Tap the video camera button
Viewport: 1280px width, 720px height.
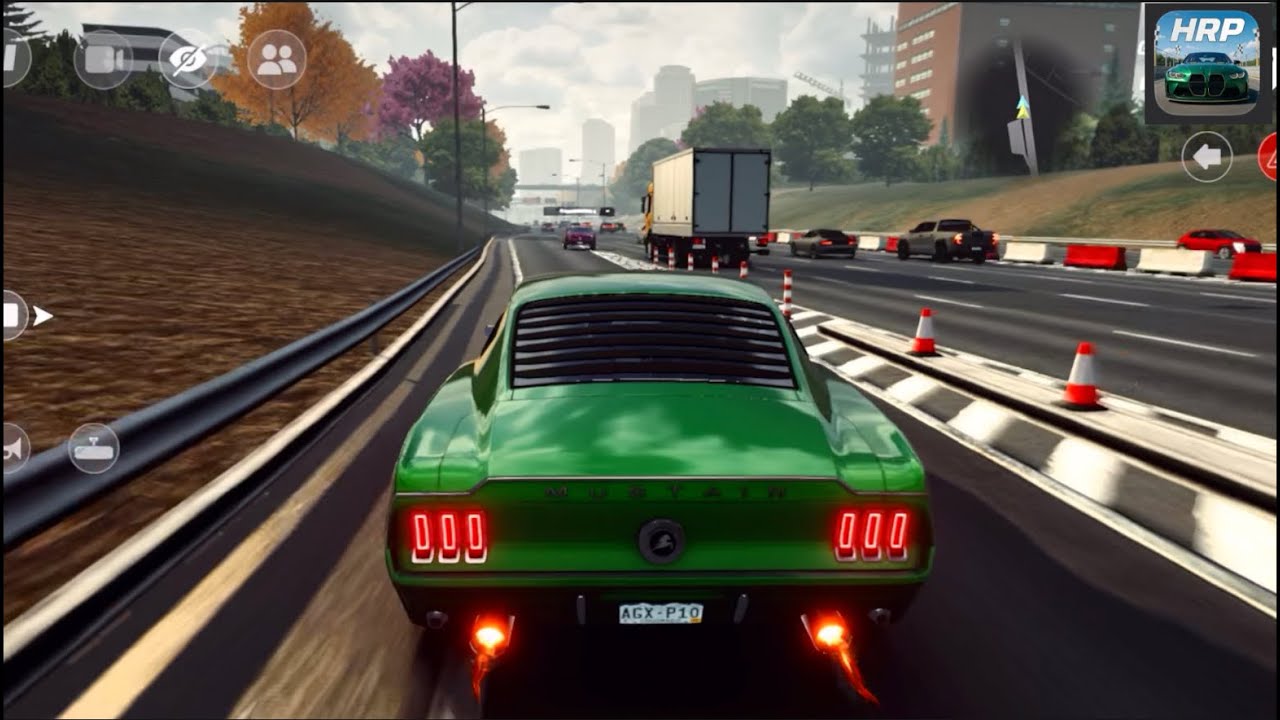tap(103, 59)
